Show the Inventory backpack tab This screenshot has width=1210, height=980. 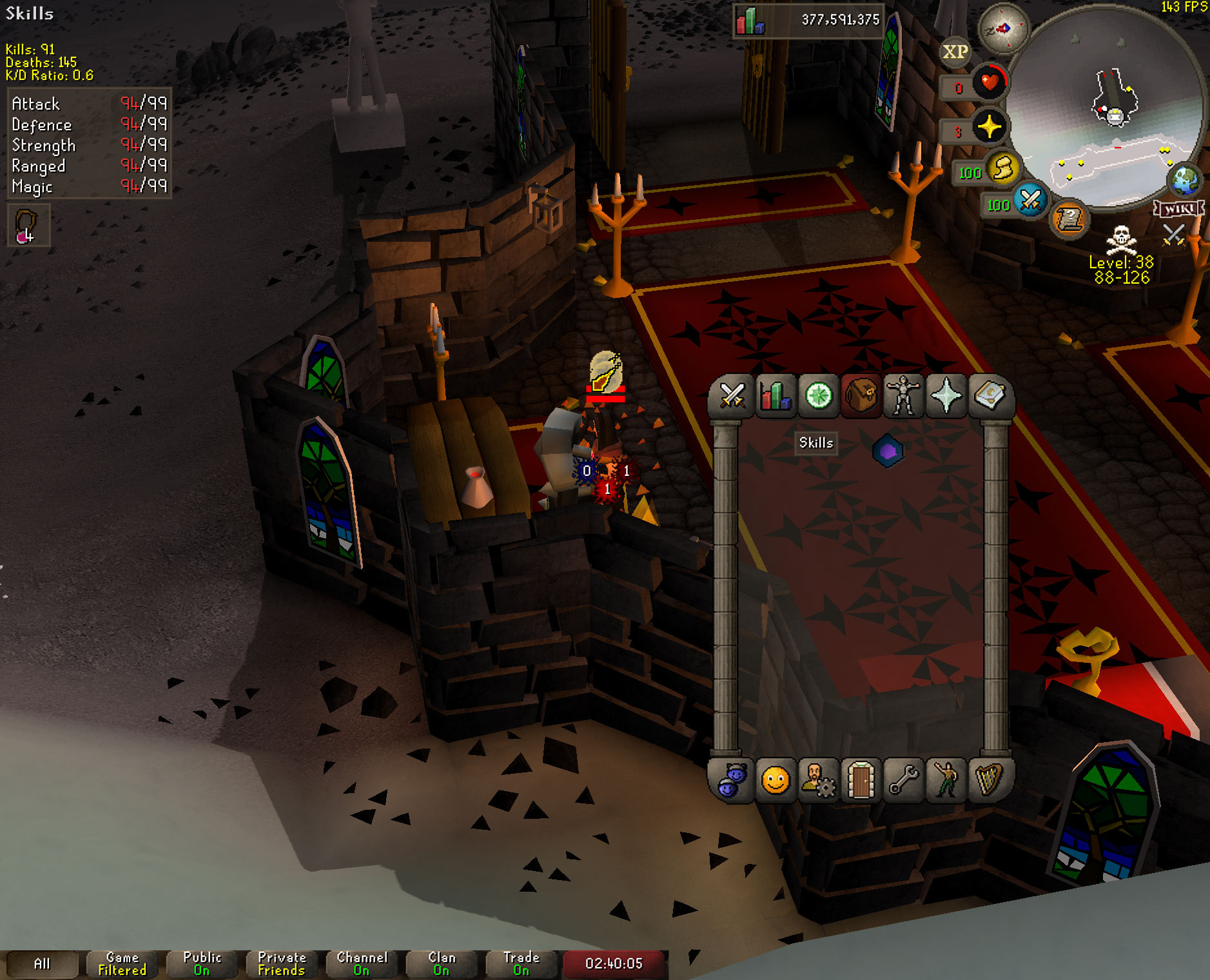tap(861, 396)
